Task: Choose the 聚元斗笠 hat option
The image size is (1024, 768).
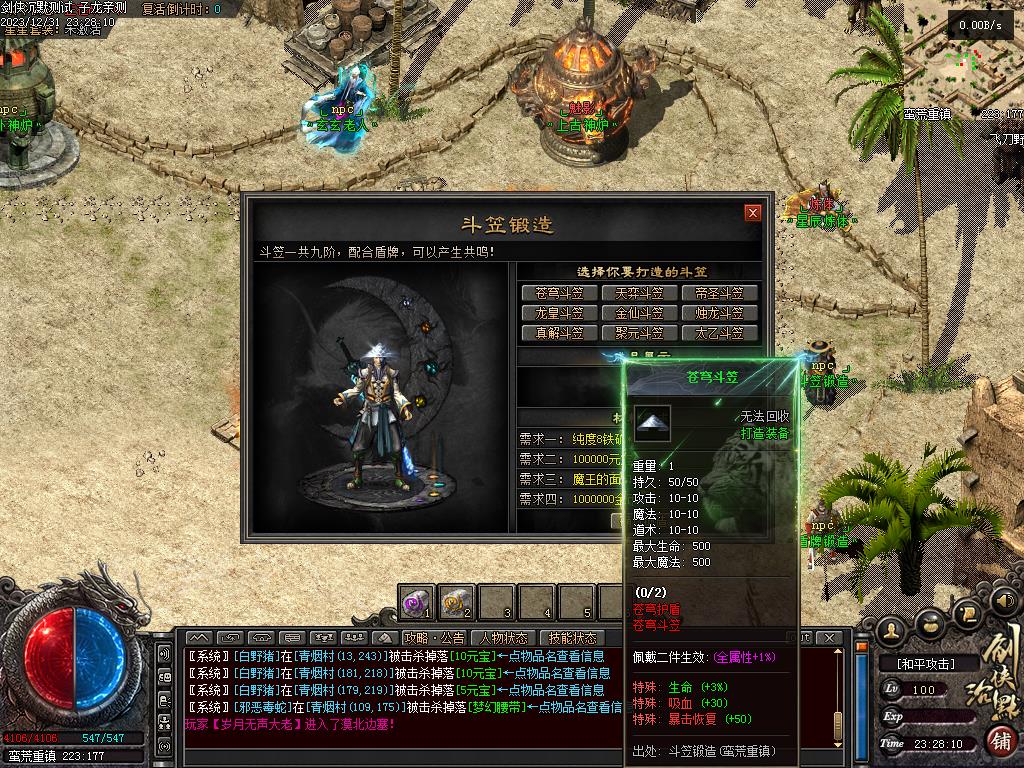Action: 639,333
